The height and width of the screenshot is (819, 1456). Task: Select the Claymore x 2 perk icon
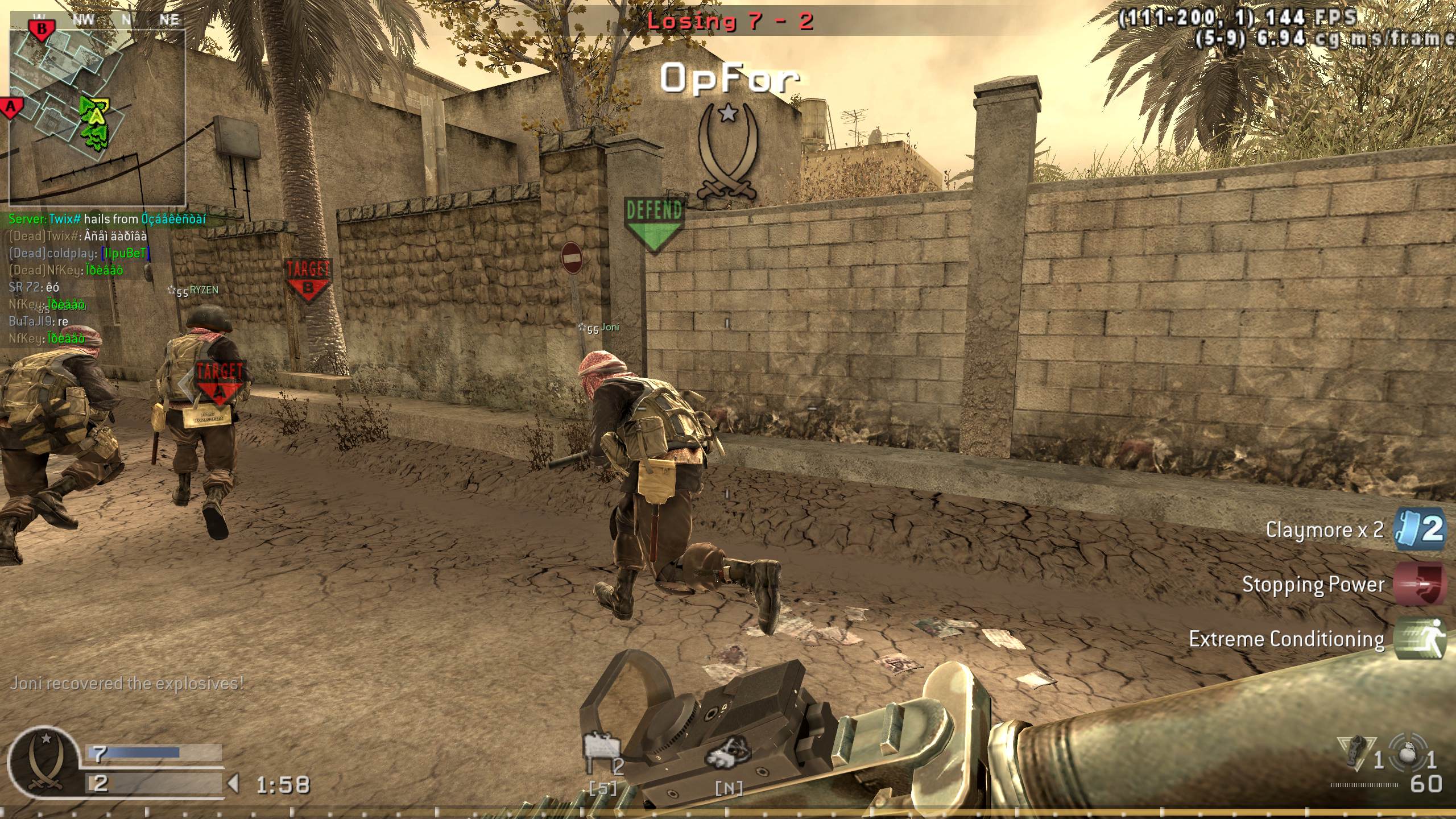click(1420, 529)
